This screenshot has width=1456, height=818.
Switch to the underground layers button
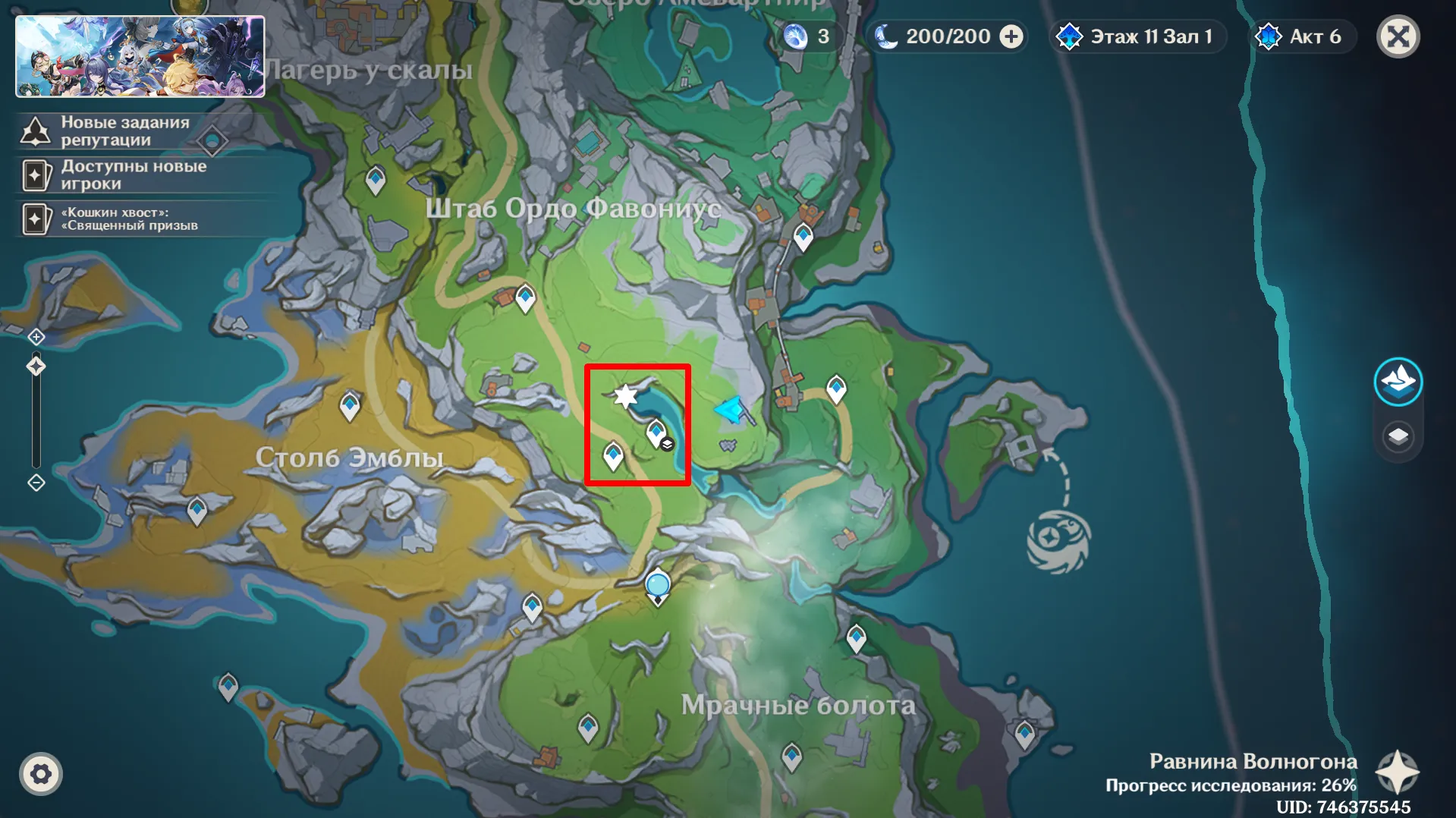coord(1398,437)
